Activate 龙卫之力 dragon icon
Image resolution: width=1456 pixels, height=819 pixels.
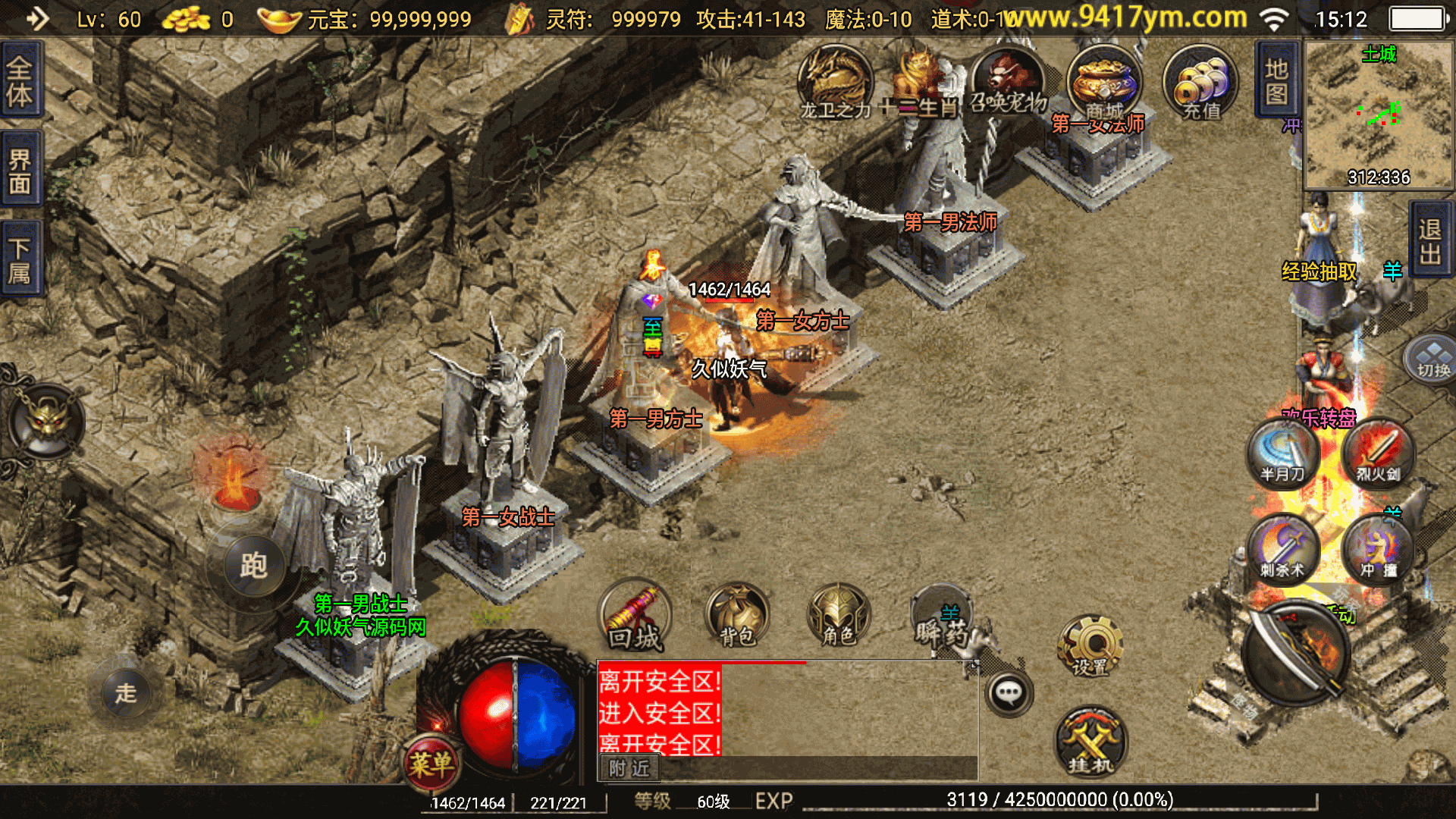click(x=835, y=82)
